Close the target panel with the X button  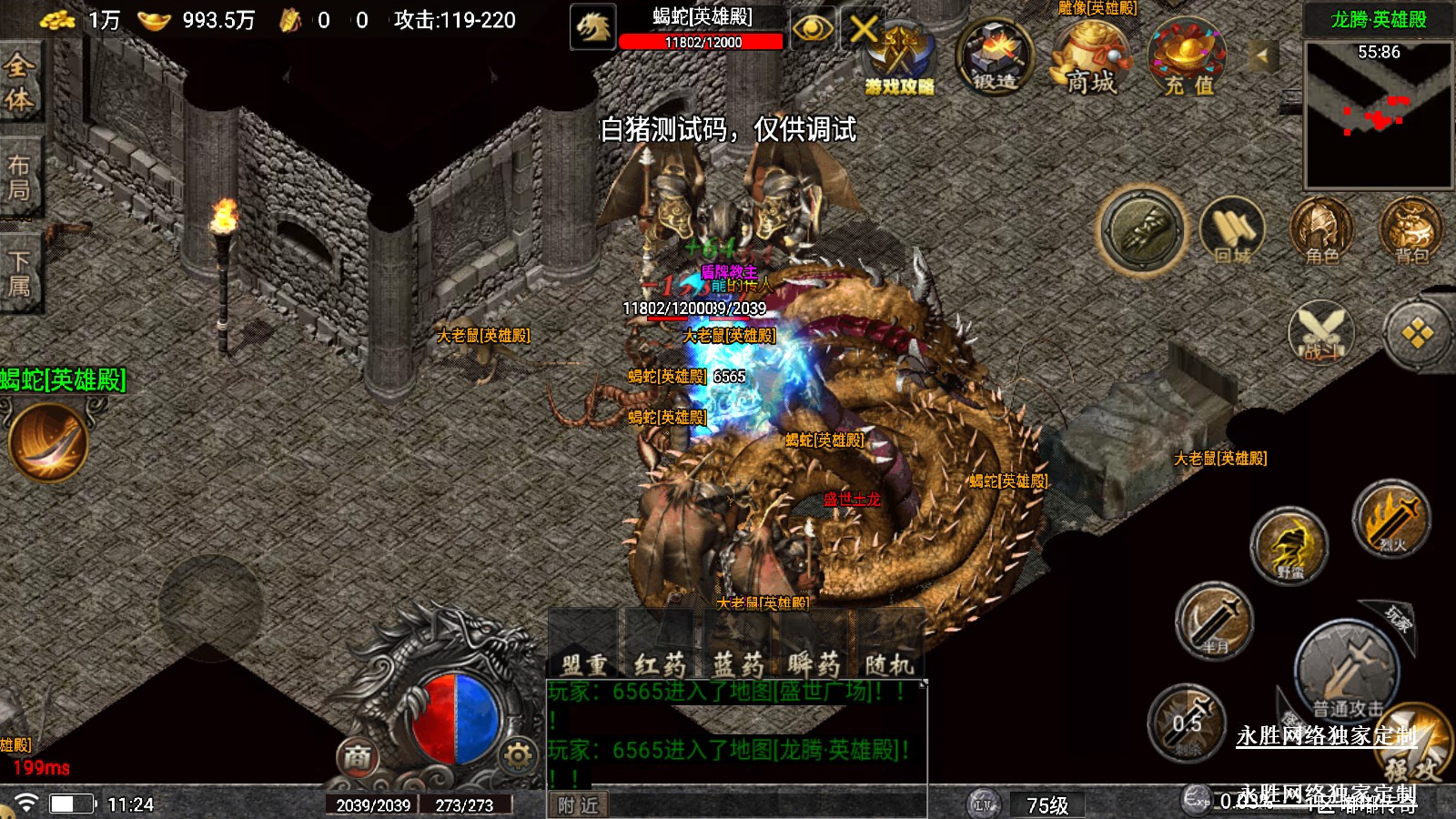[x=863, y=29]
